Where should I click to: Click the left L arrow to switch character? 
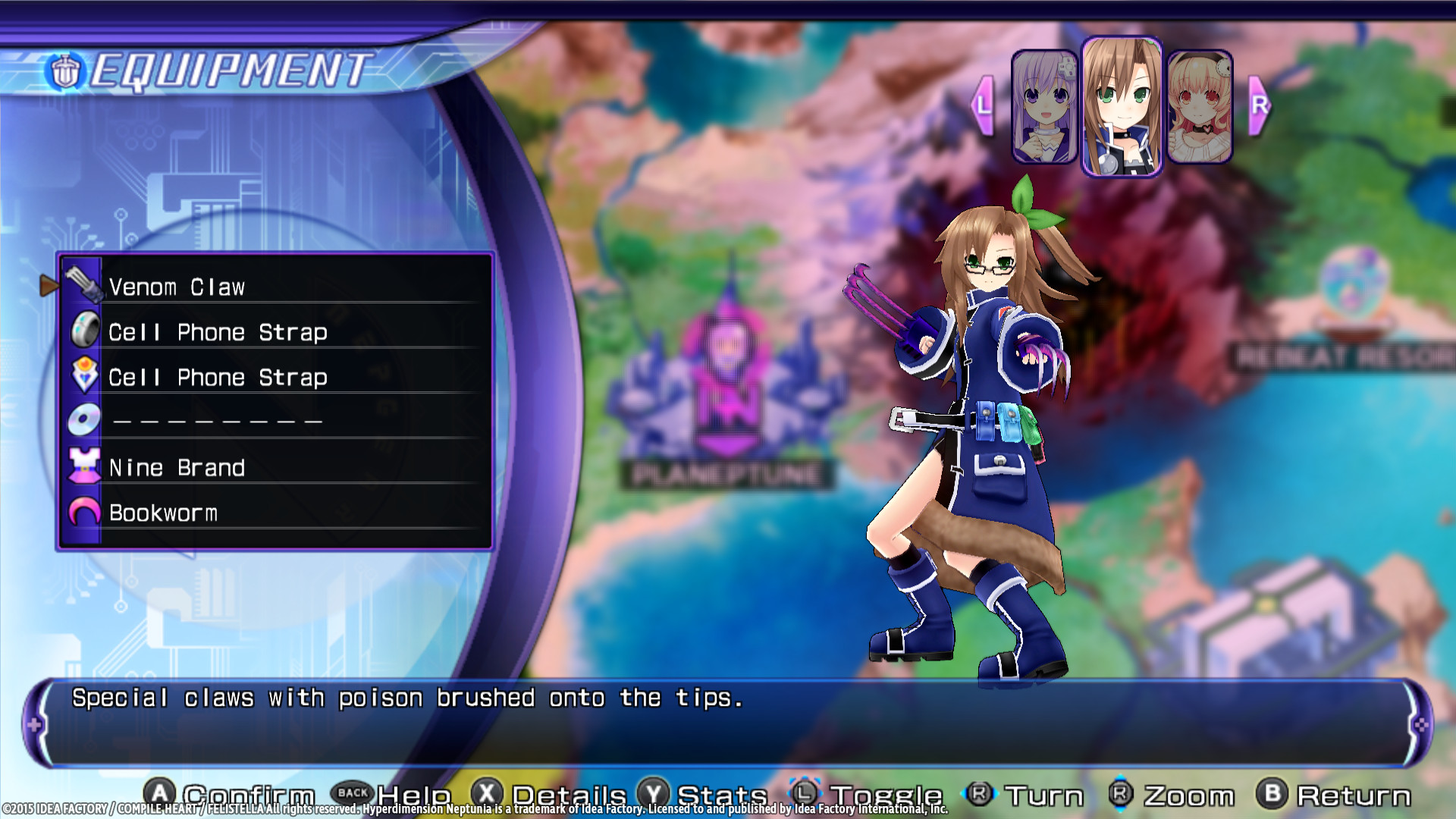point(983,106)
